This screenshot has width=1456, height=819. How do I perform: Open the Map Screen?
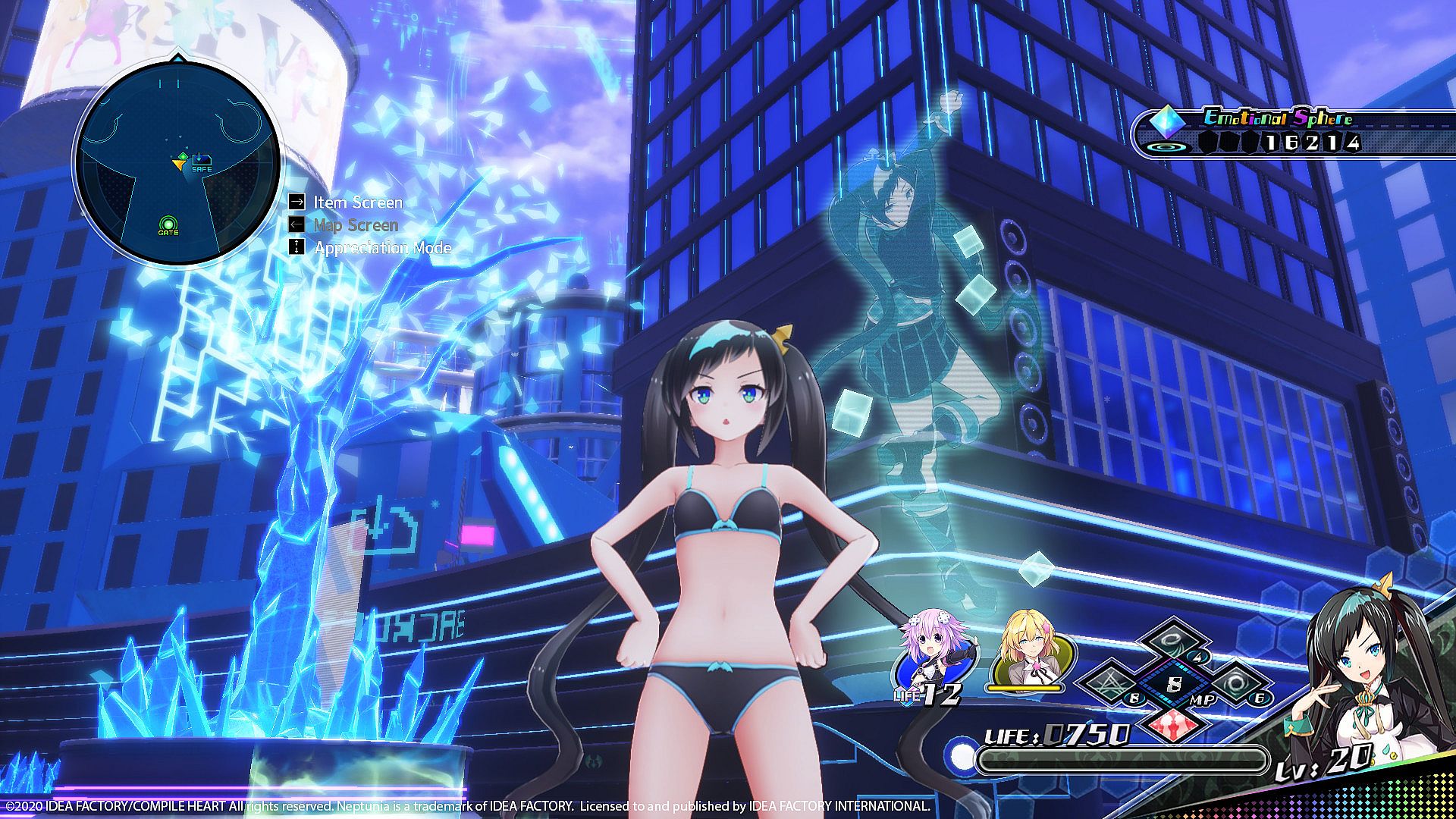pyautogui.click(x=345, y=225)
